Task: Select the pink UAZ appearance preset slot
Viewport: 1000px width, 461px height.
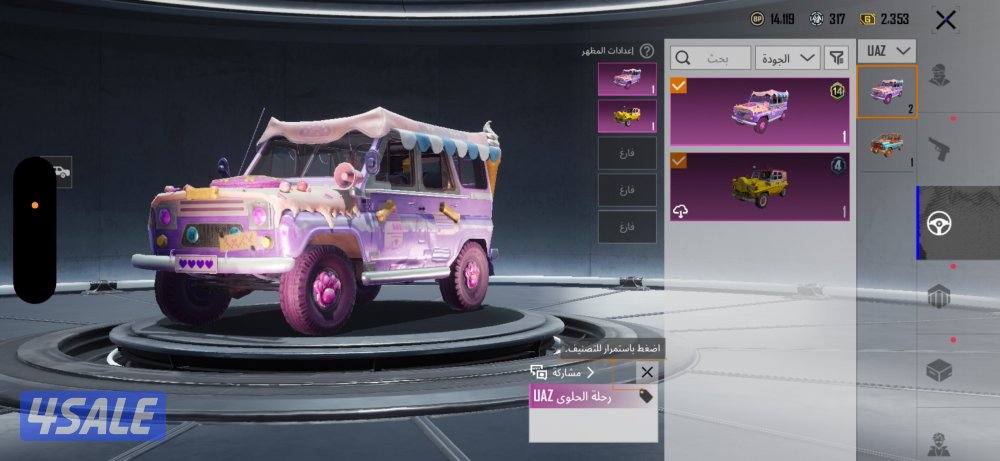Action: [627, 79]
